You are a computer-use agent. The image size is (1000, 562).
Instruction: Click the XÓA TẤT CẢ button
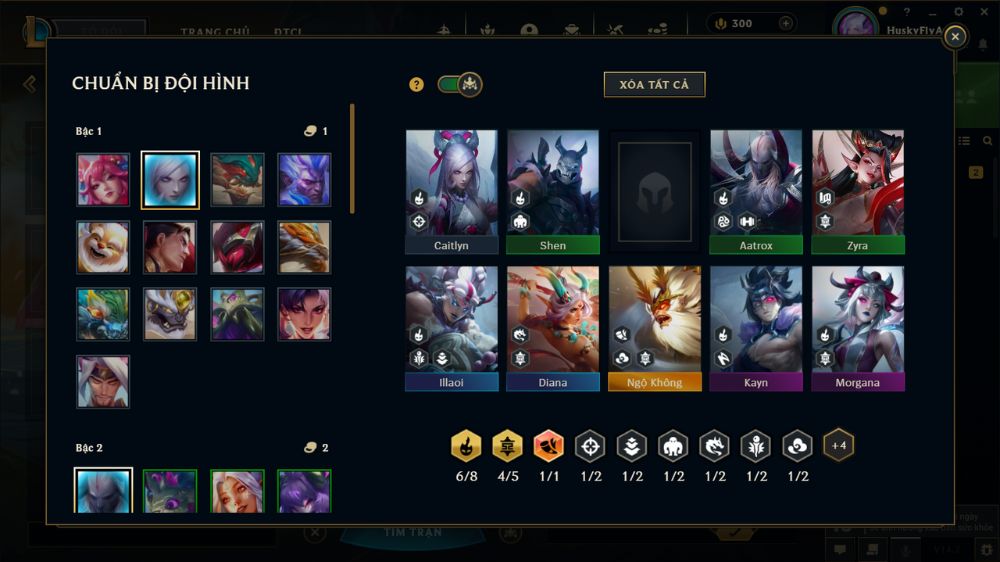[654, 85]
